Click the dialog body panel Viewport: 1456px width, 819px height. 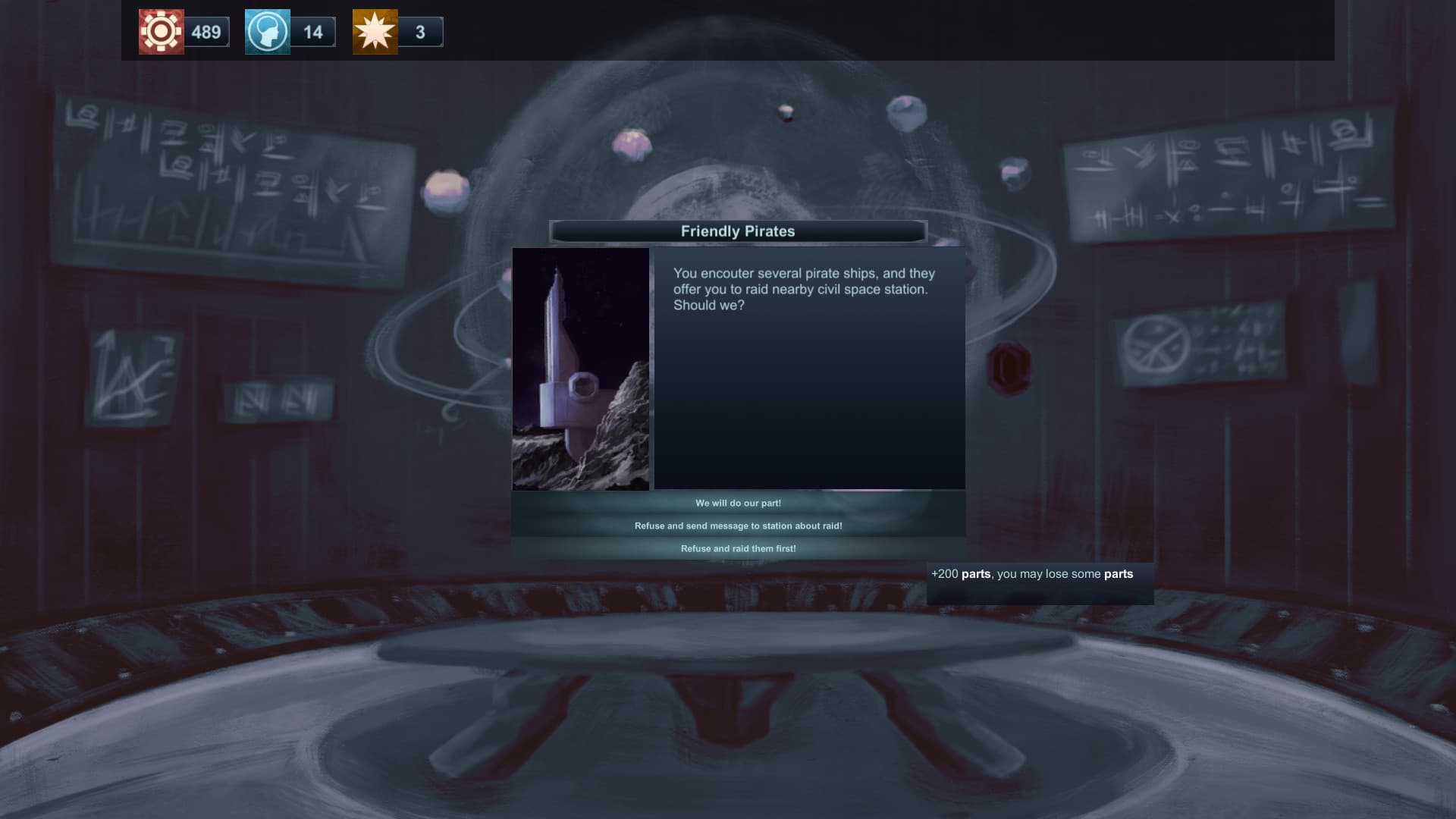808,394
